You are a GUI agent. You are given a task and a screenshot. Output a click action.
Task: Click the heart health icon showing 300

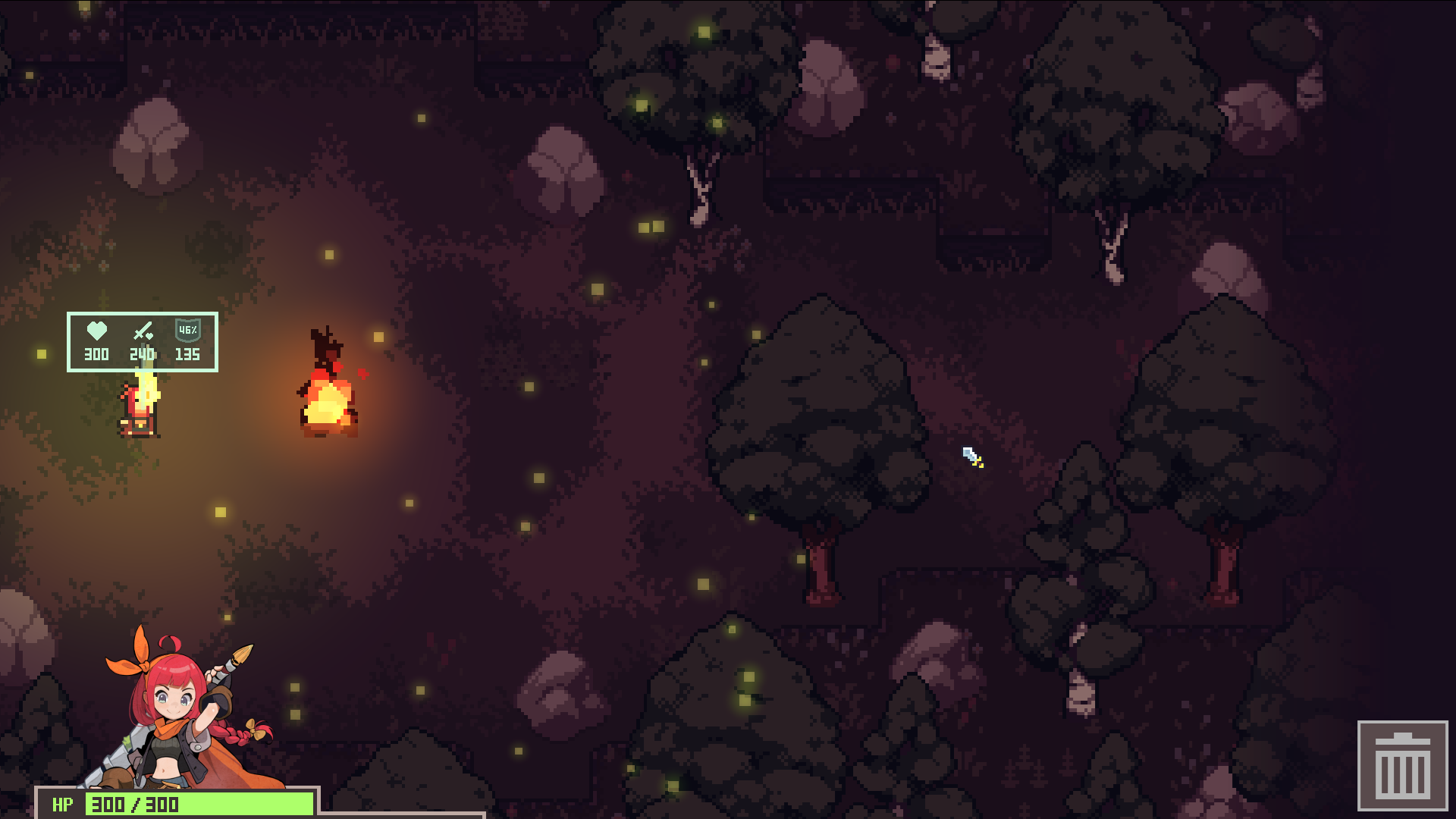coord(96,331)
